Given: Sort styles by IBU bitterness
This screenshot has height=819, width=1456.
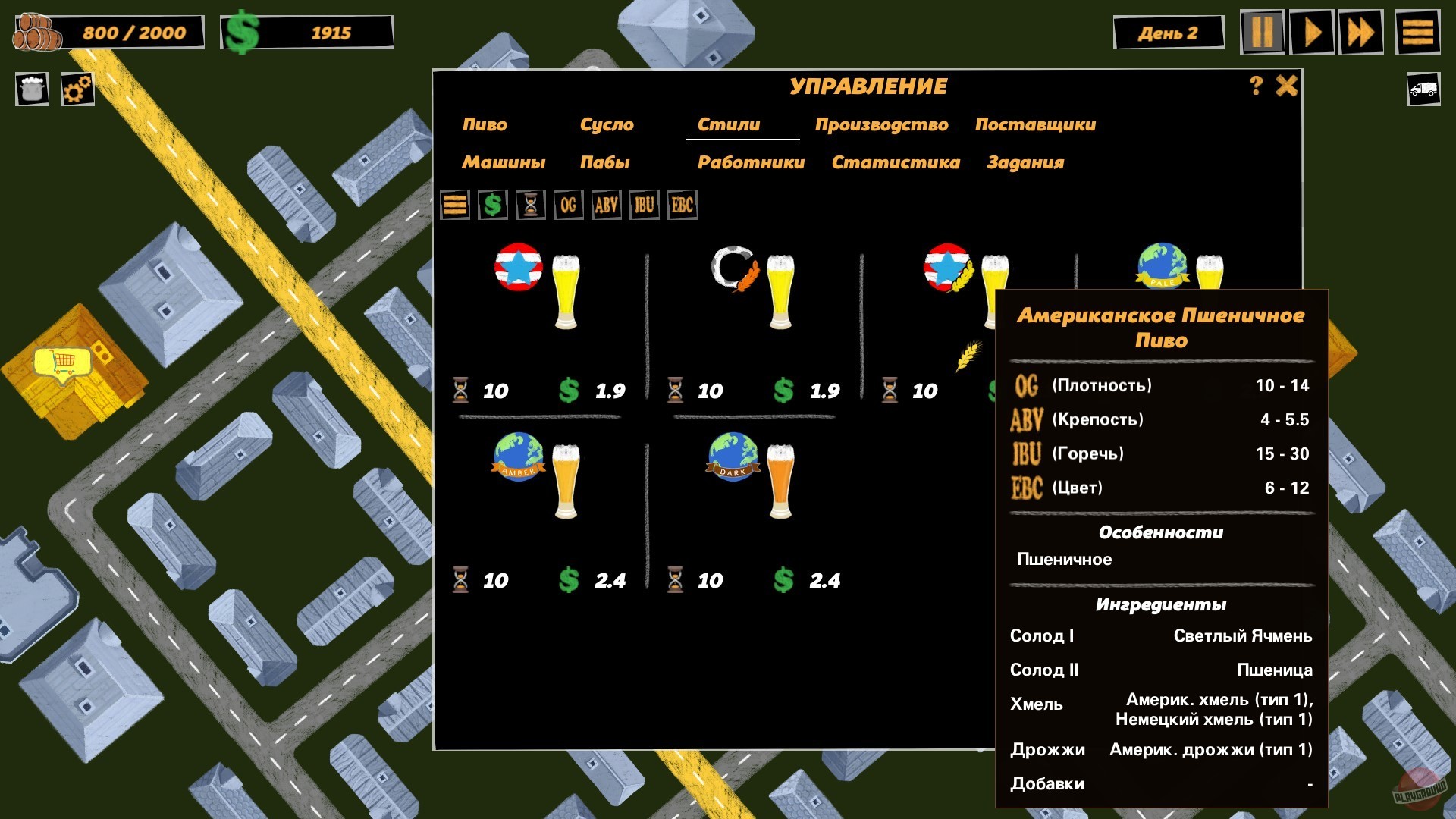Looking at the screenshot, I should pyautogui.click(x=644, y=205).
